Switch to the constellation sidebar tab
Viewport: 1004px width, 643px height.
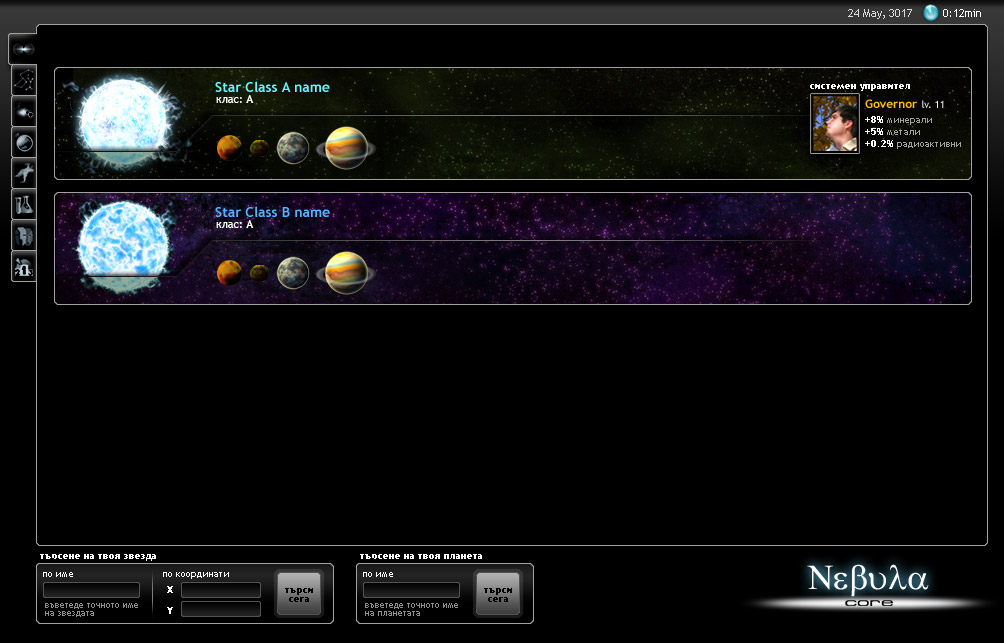pos(23,80)
